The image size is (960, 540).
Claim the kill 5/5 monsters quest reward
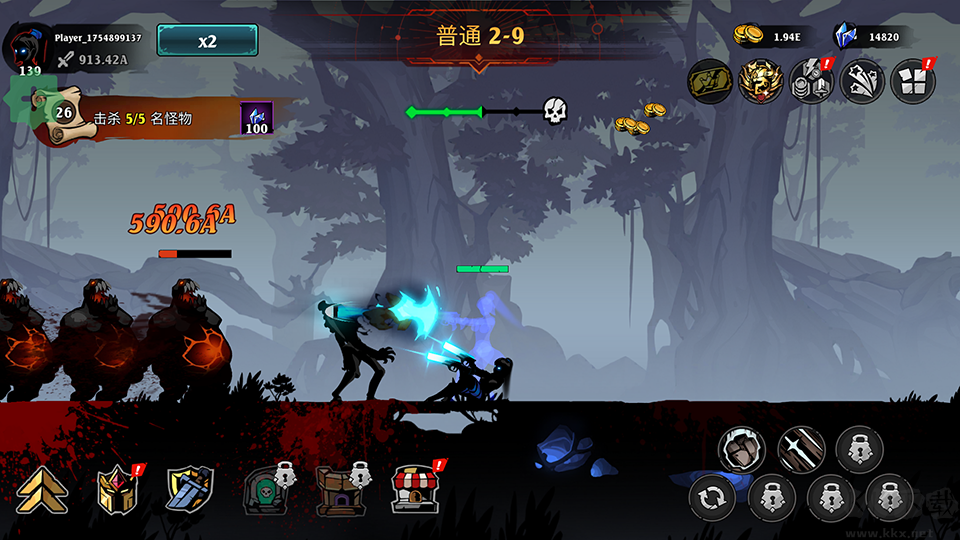click(256, 119)
